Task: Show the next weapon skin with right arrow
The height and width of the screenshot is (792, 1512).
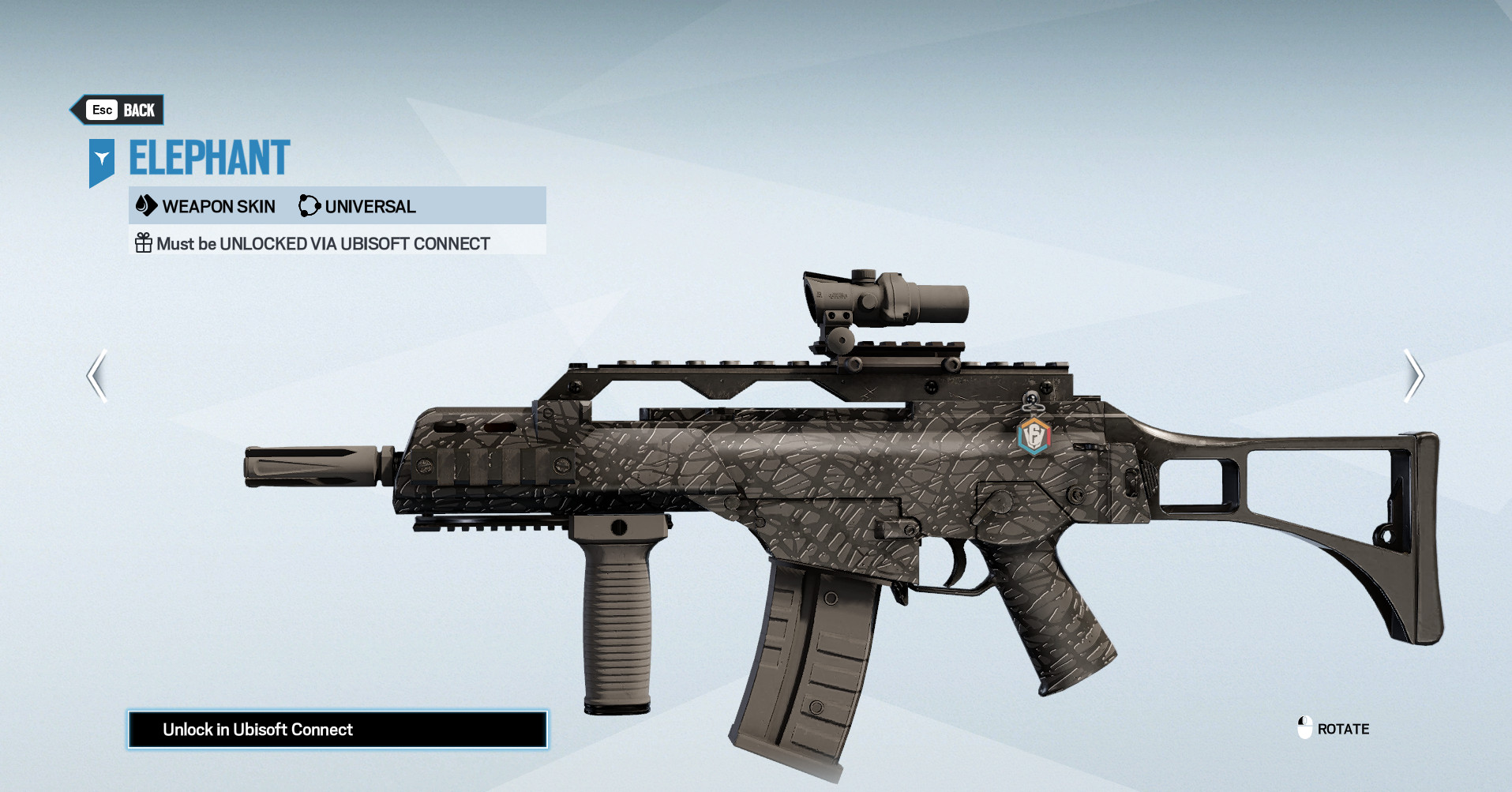Action: 1413,376
